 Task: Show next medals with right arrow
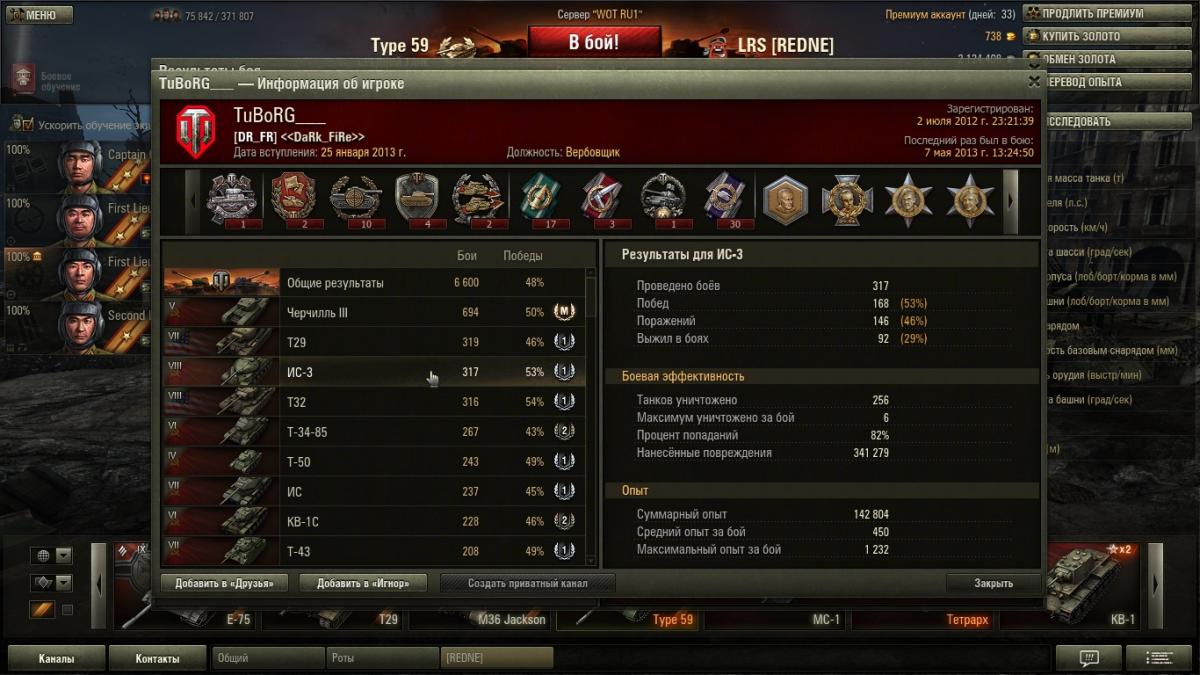[1010, 199]
